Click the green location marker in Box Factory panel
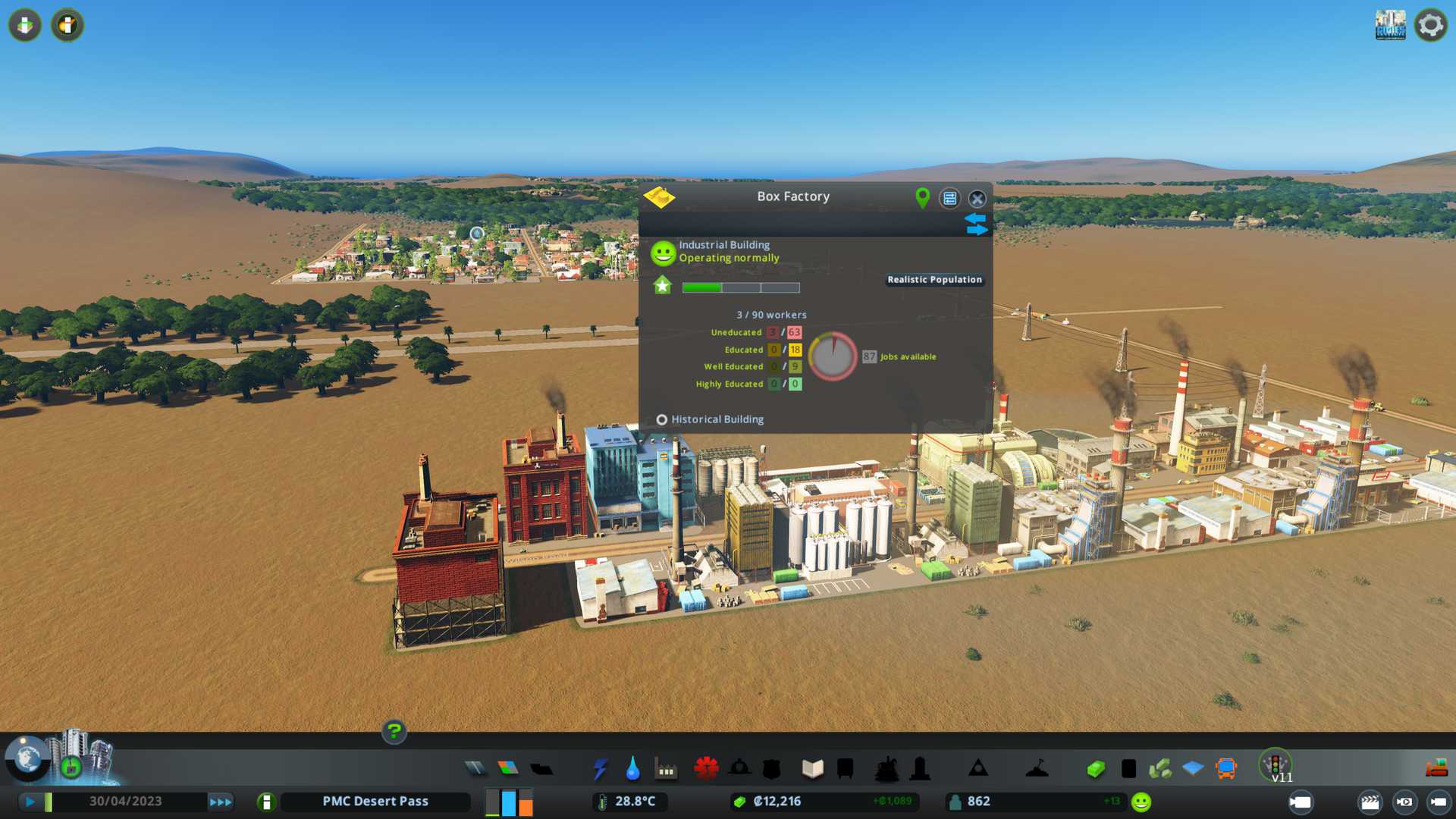The height and width of the screenshot is (819, 1456). click(x=922, y=198)
